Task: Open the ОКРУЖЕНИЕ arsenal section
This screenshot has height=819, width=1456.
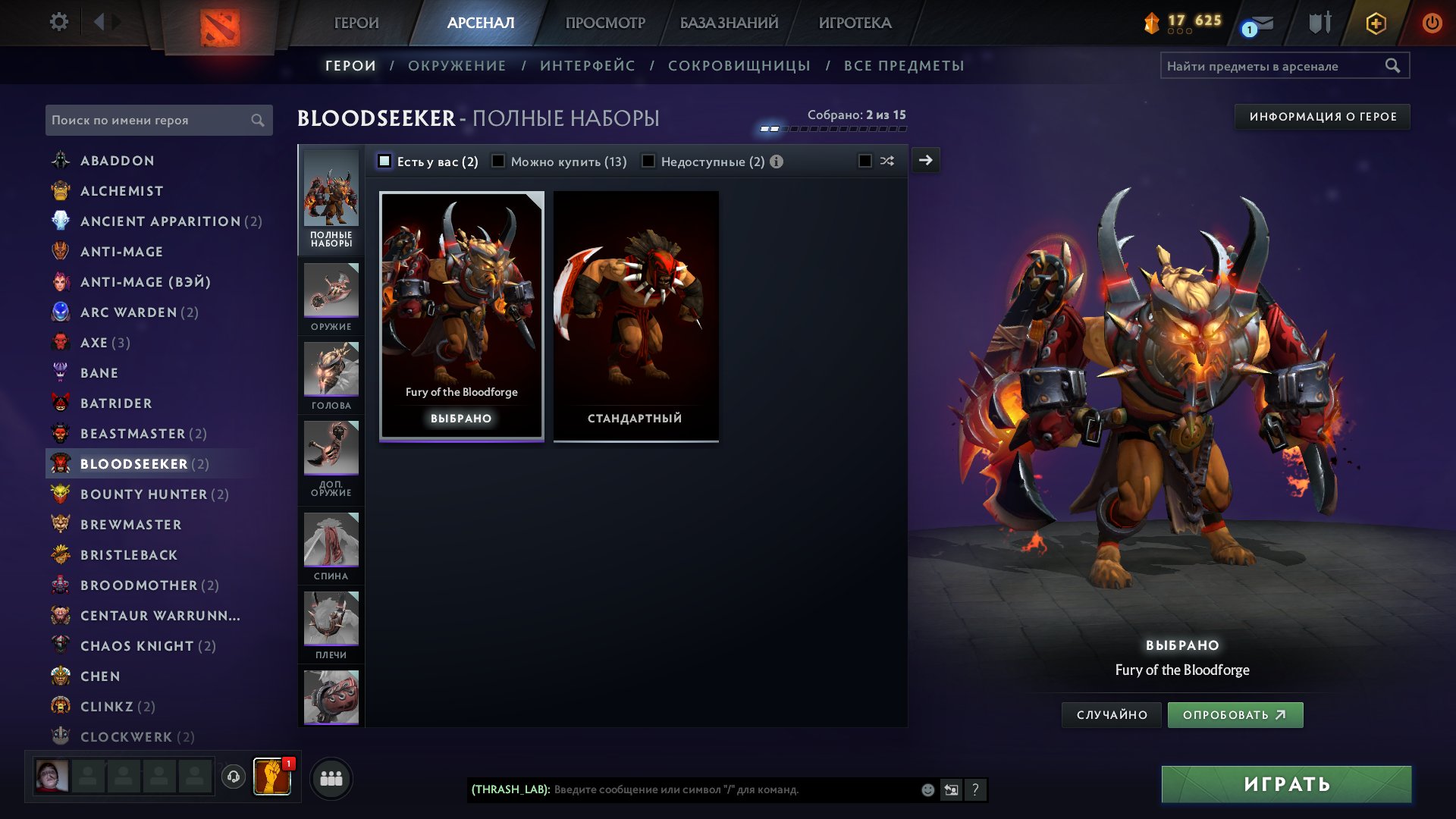Action: (x=457, y=66)
